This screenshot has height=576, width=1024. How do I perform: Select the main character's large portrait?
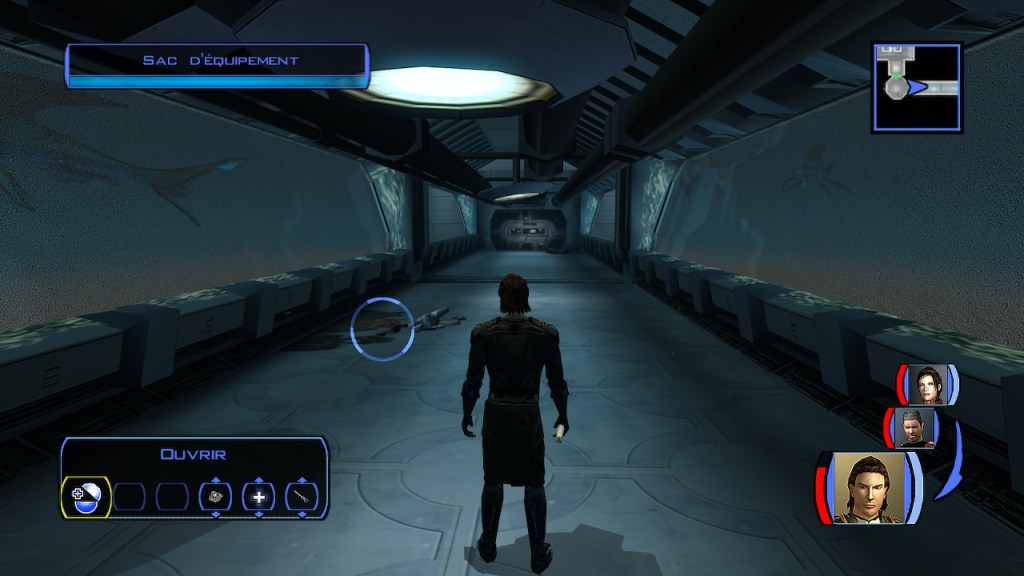(x=868, y=488)
